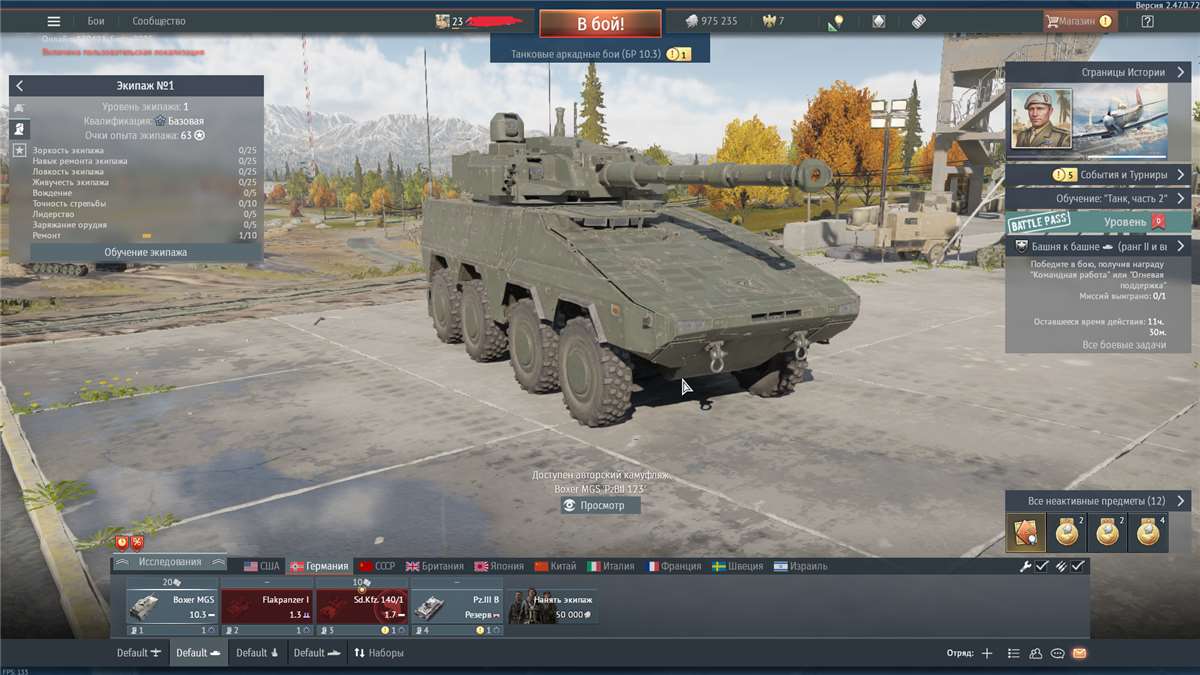The image size is (1200, 675).
Task: Select the Pz.III B vehicle slot
Action: [456, 606]
